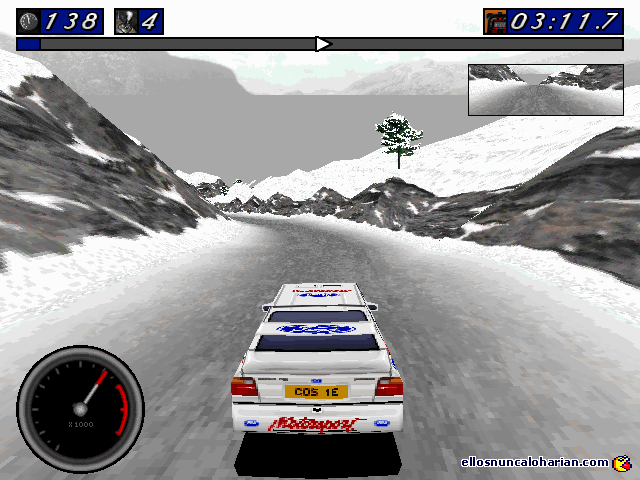Click the speedometer icon beside the speed
The height and width of the screenshot is (480, 640).
(x=28, y=21)
